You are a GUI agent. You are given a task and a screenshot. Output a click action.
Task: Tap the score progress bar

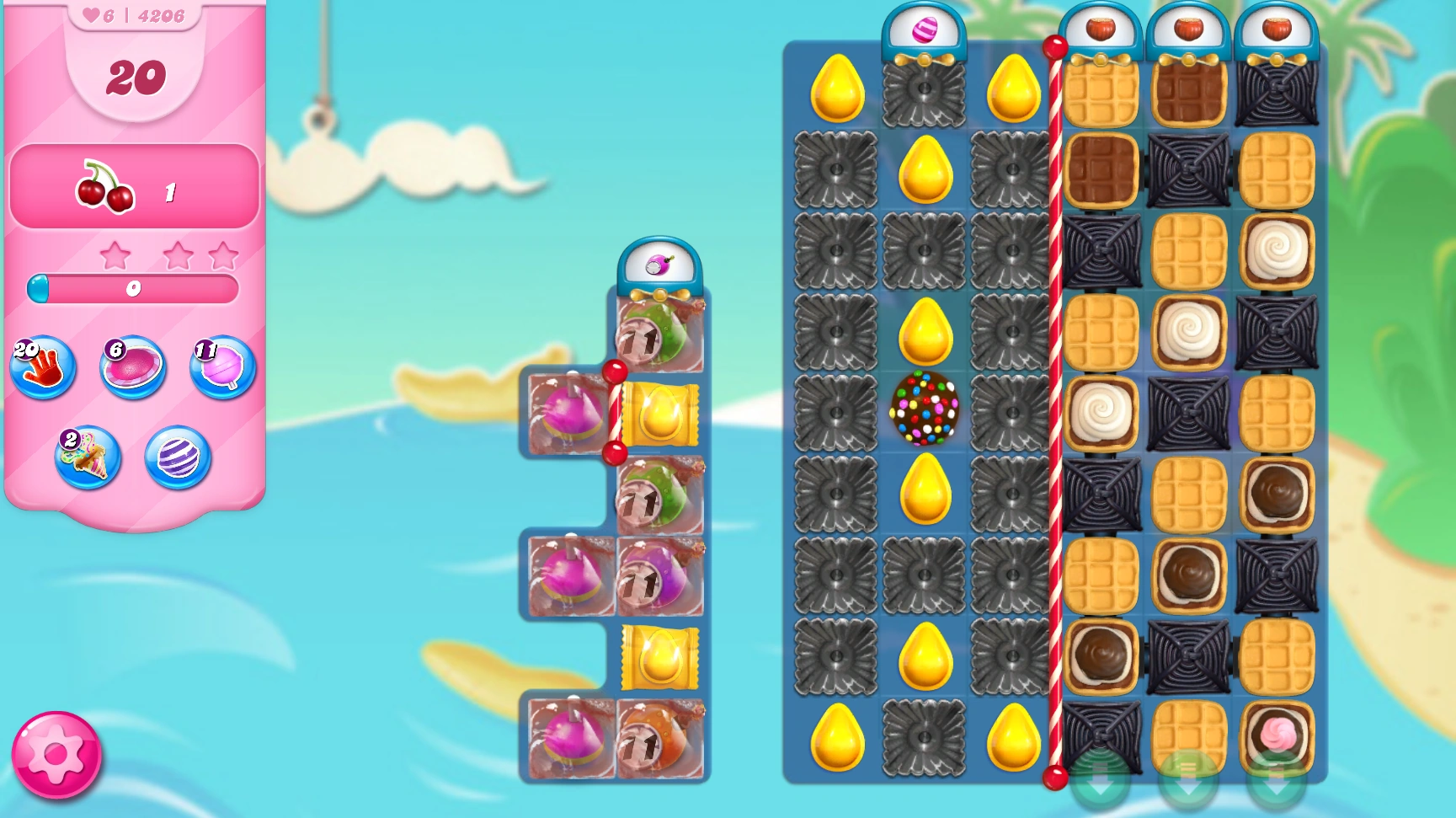(132, 289)
